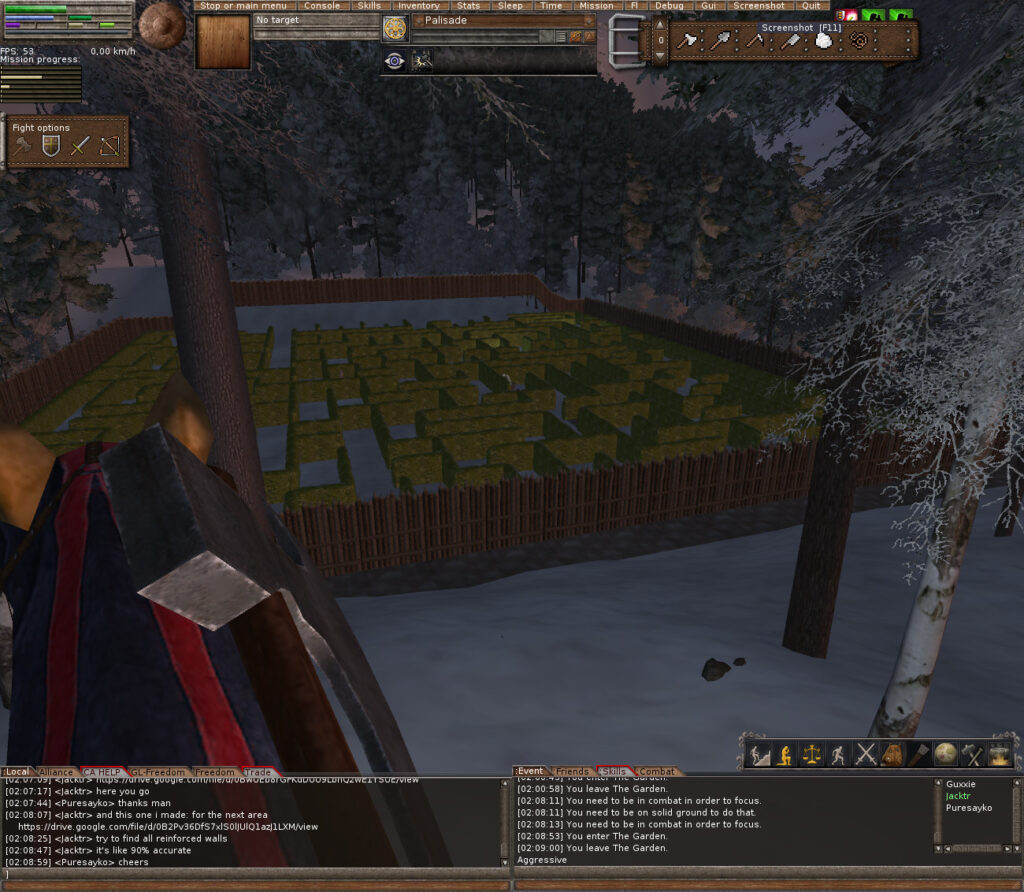
Task: Select the Sleep menu option
Action: 510,6
